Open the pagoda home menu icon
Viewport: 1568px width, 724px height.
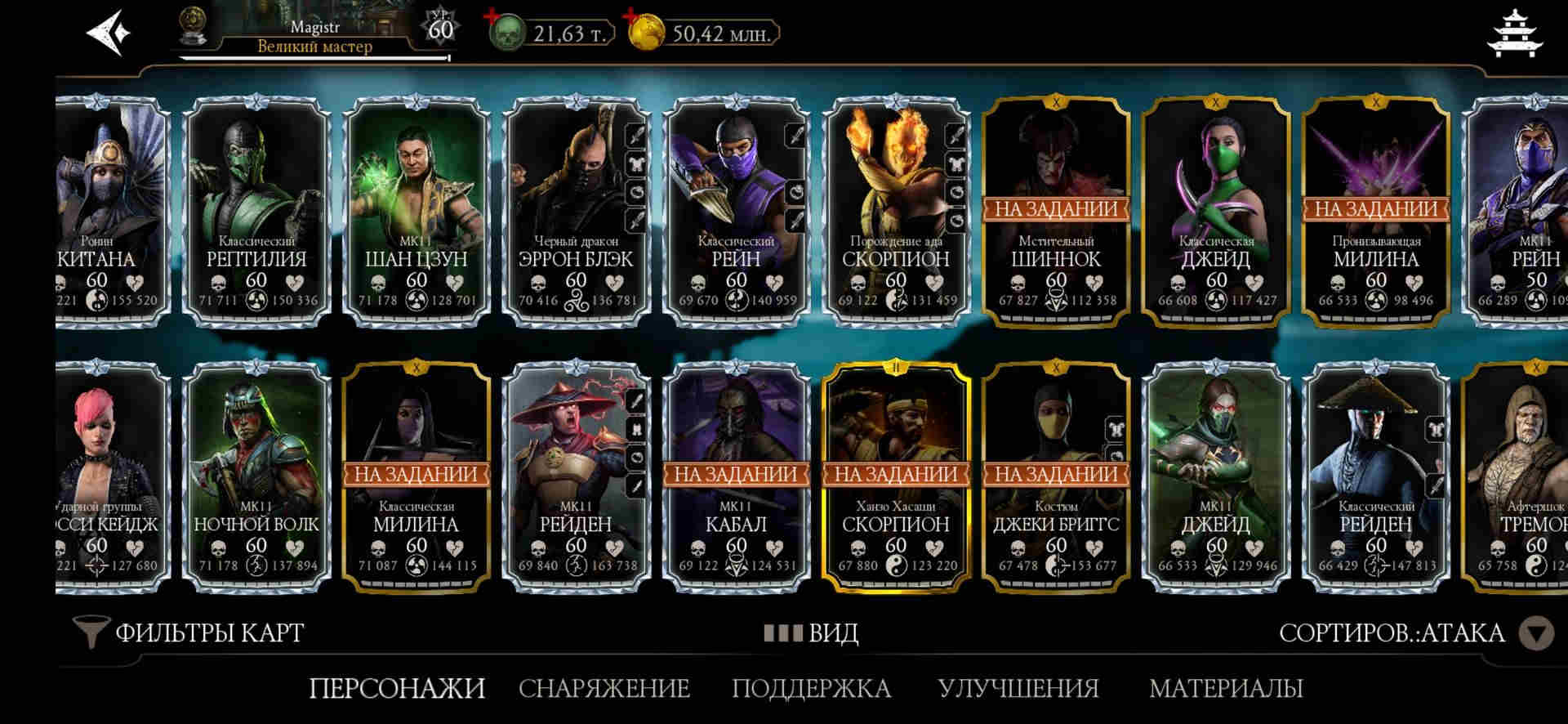click(1515, 34)
